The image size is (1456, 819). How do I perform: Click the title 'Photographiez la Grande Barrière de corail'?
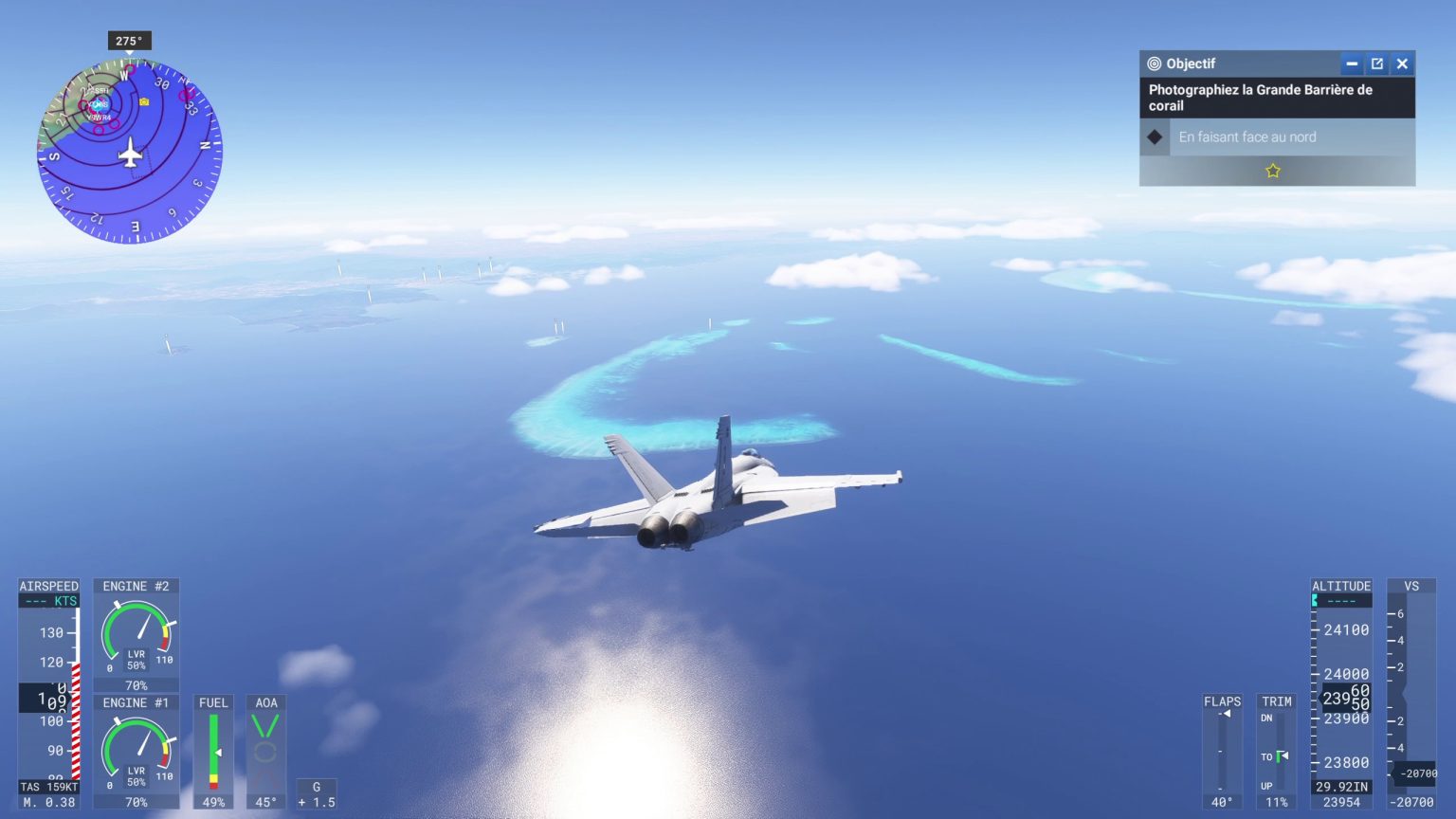pos(1259,97)
